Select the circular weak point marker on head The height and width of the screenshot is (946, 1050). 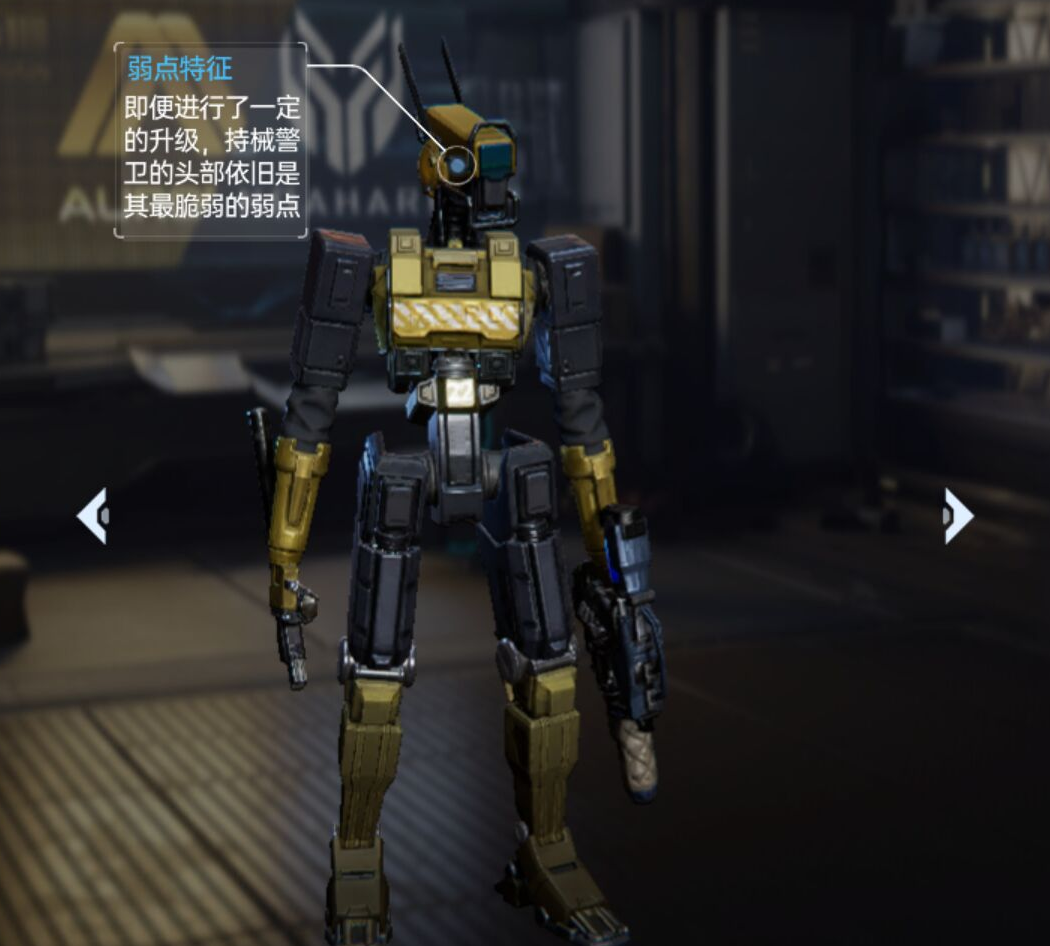[x=457, y=166]
